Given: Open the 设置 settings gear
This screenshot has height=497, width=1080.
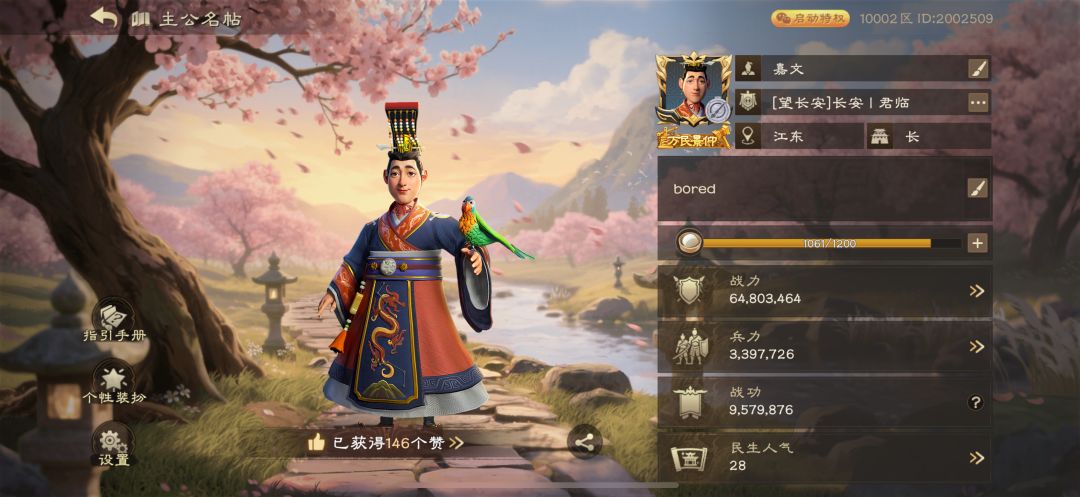Looking at the screenshot, I should (x=113, y=444).
